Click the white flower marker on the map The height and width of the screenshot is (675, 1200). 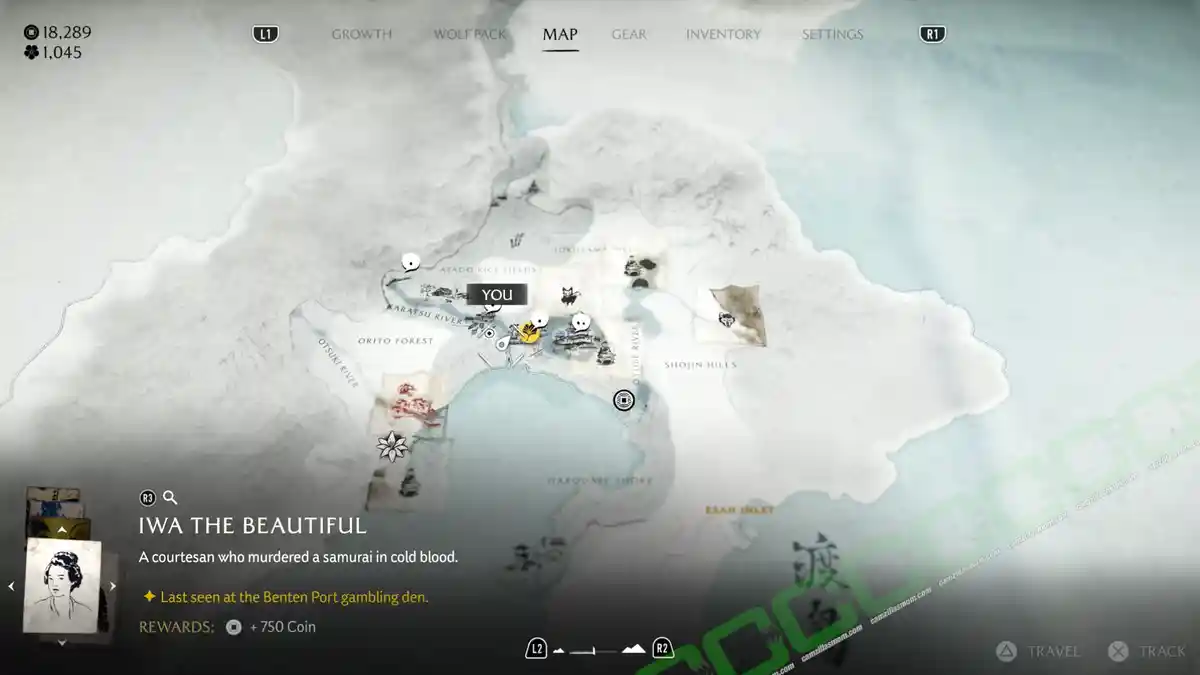tap(391, 446)
